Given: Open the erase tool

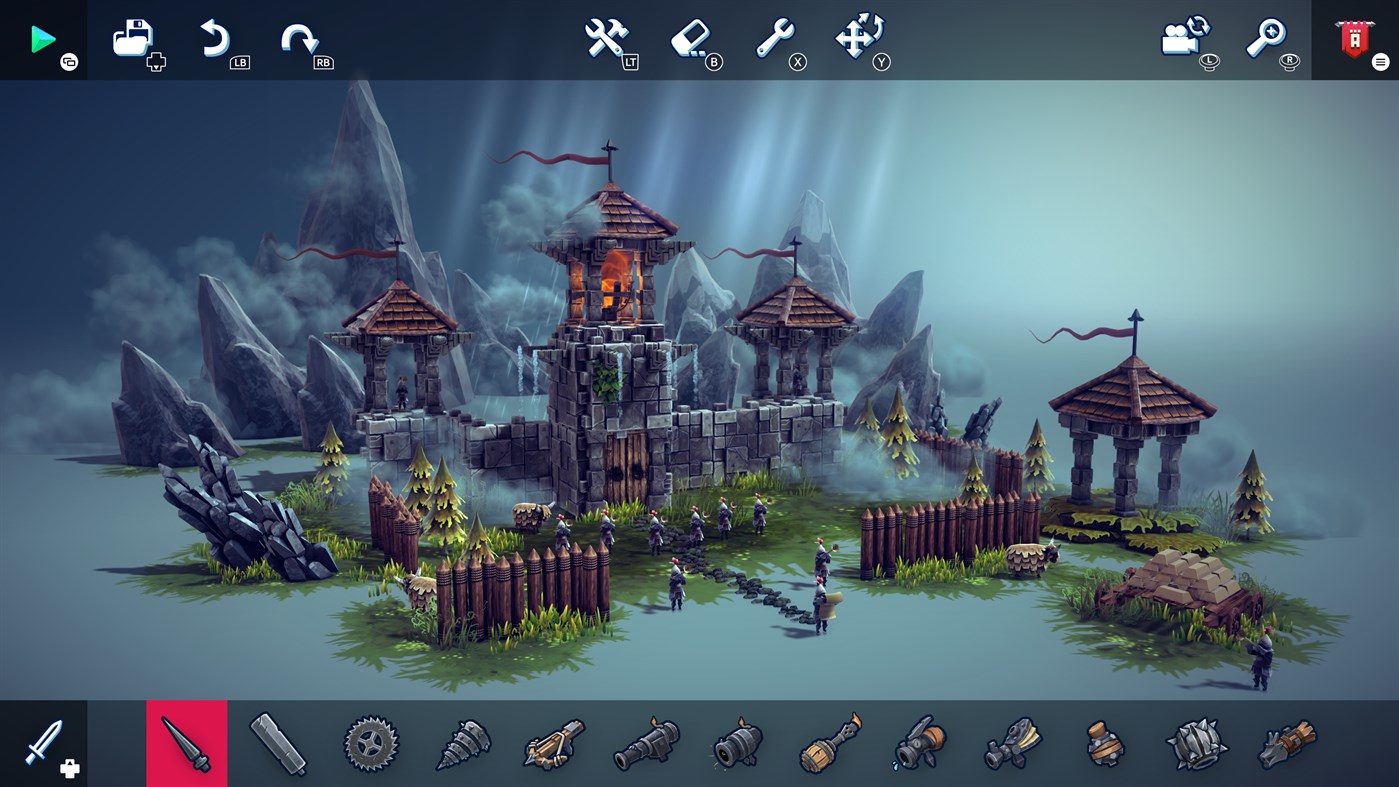Looking at the screenshot, I should click(x=692, y=38).
